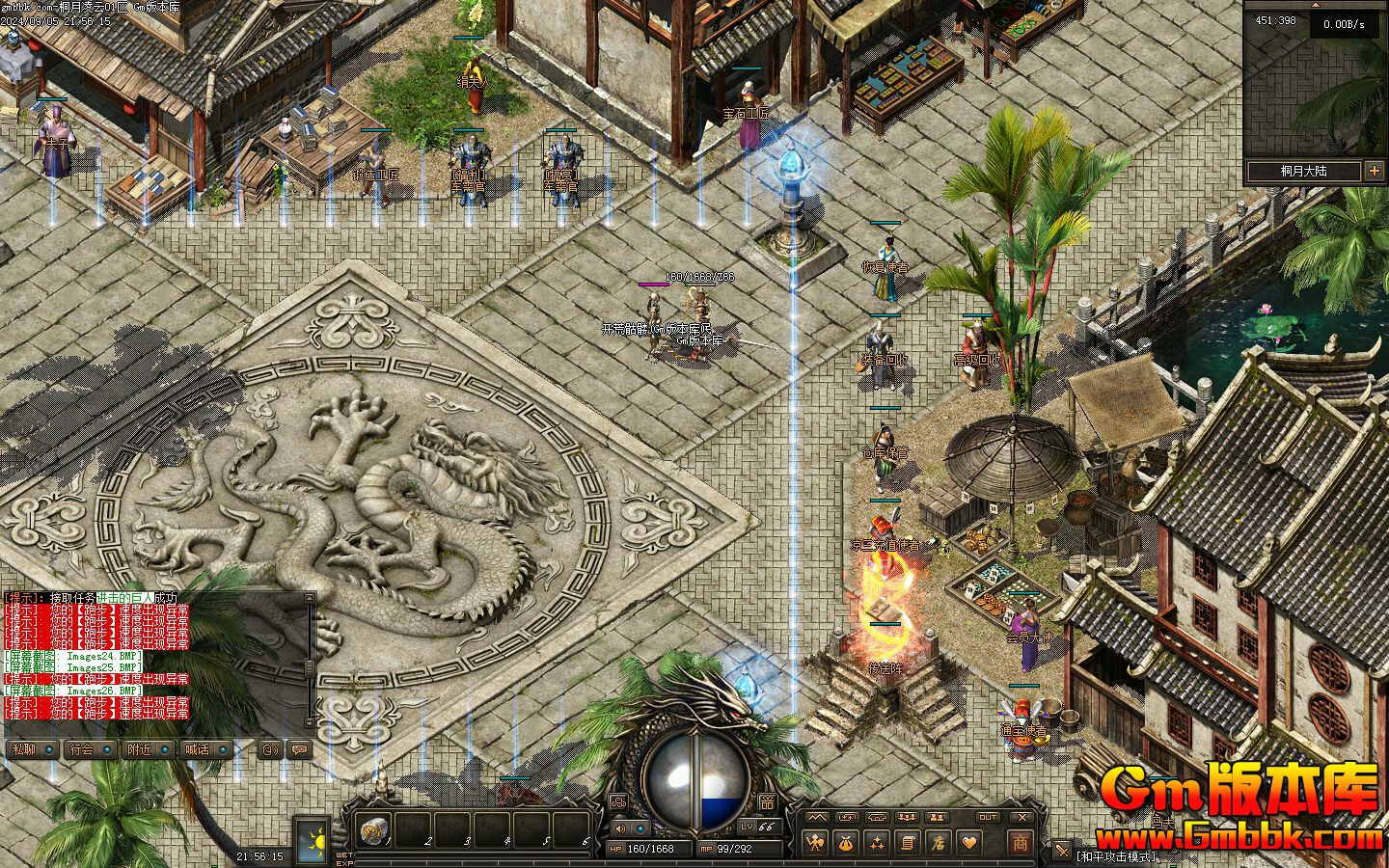Click the gift box icon near orb
This screenshot has height=868, width=1389.
[x=767, y=801]
